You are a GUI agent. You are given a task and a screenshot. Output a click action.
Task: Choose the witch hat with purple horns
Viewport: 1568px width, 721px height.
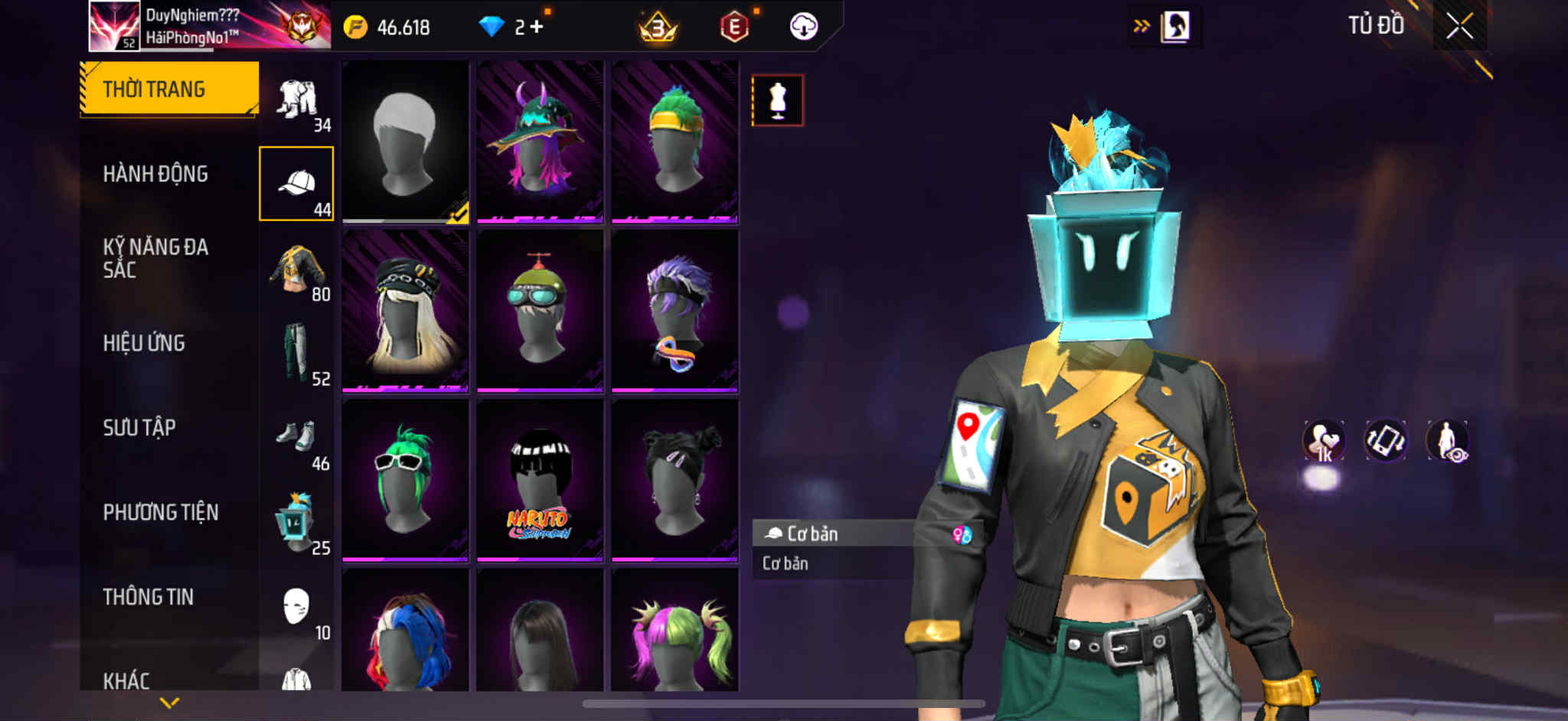(540, 142)
